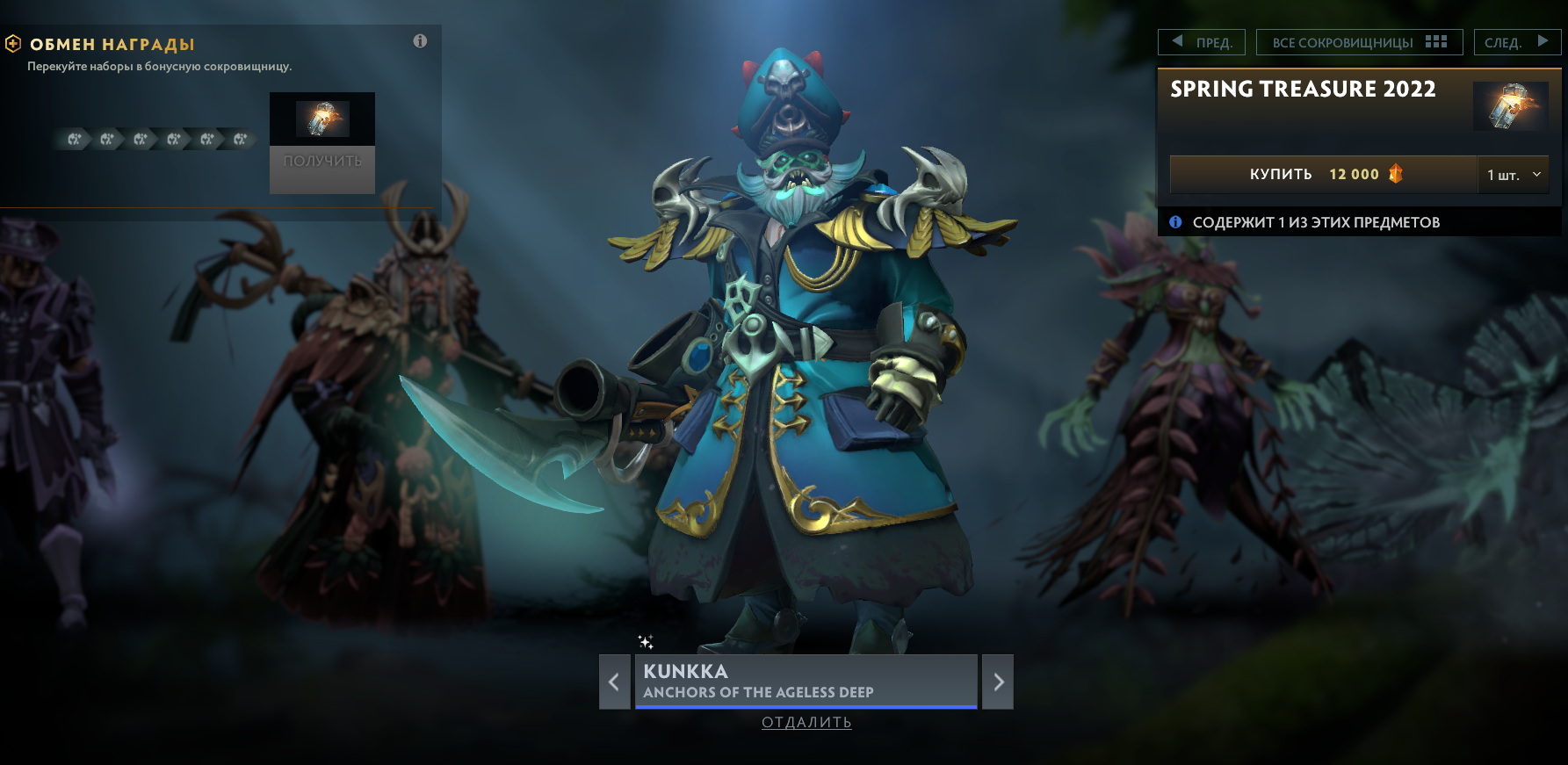Click the blue info icon next to СОДЕРЖИТ 1

click(x=1176, y=222)
